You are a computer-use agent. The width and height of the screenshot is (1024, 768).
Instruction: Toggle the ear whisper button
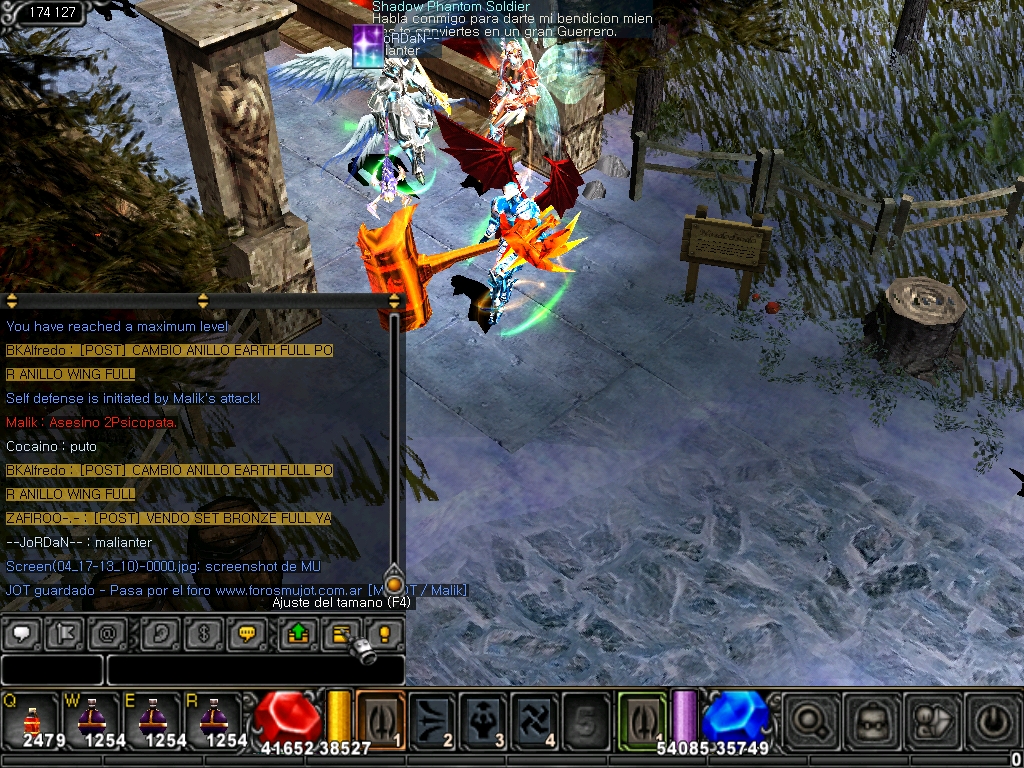159,633
